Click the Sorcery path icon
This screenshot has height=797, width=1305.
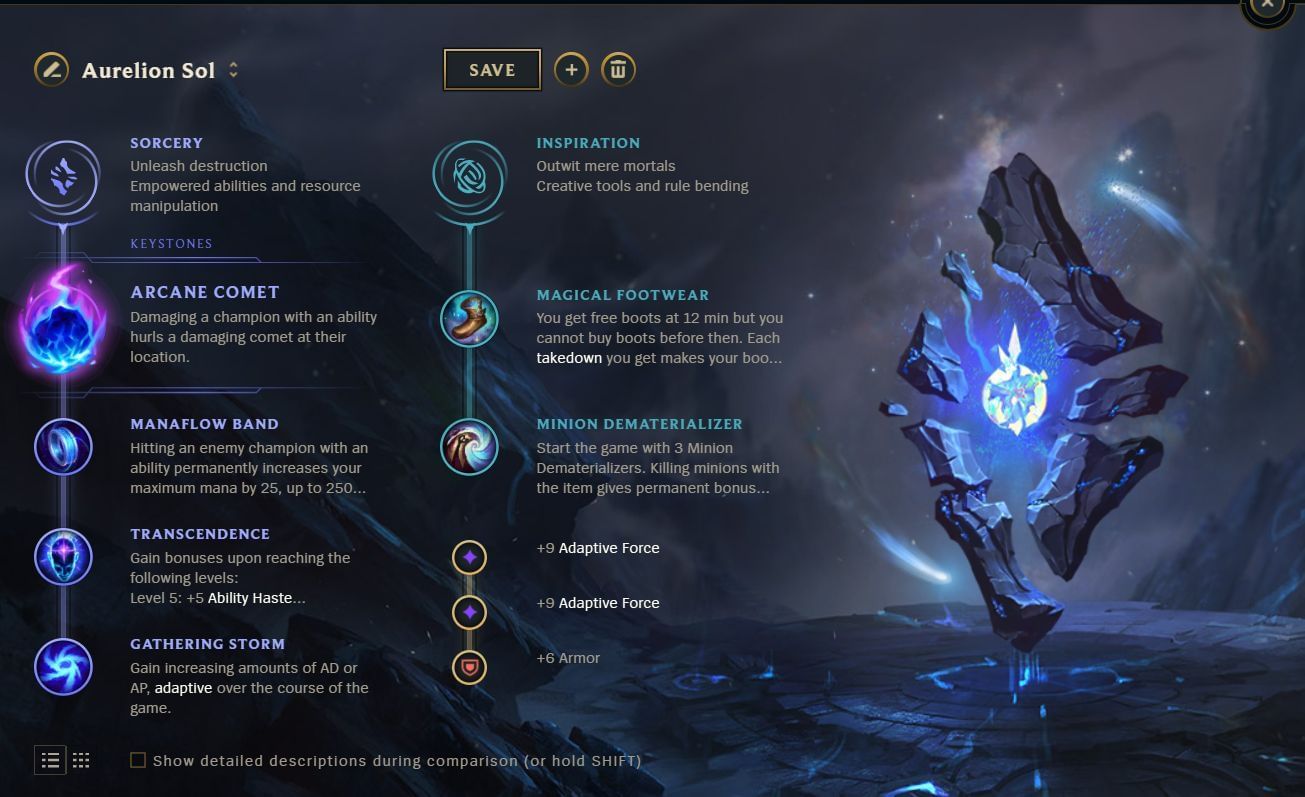click(63, 174)
